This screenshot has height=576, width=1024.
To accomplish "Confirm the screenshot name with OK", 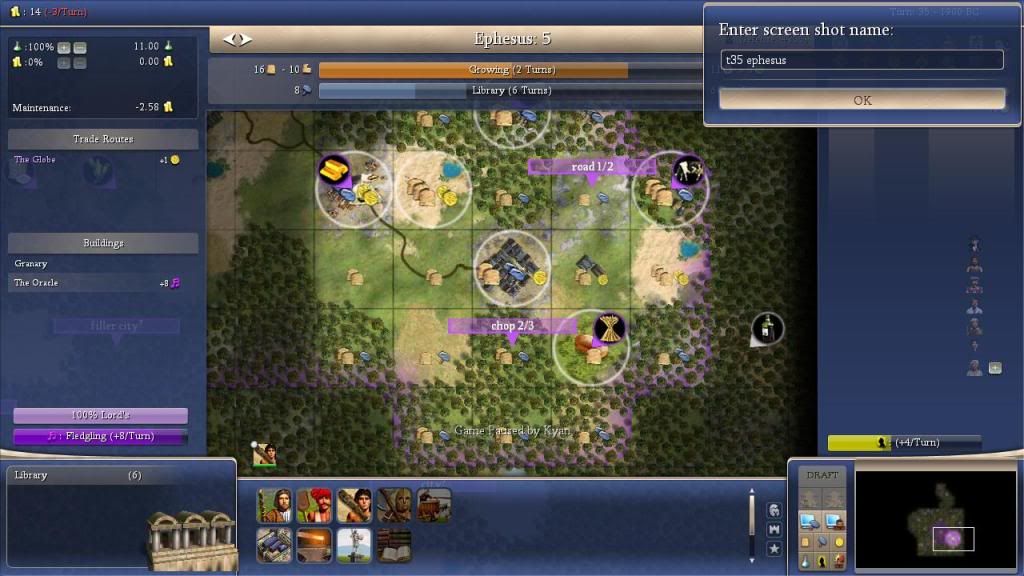I will click(x=862, y=99).
